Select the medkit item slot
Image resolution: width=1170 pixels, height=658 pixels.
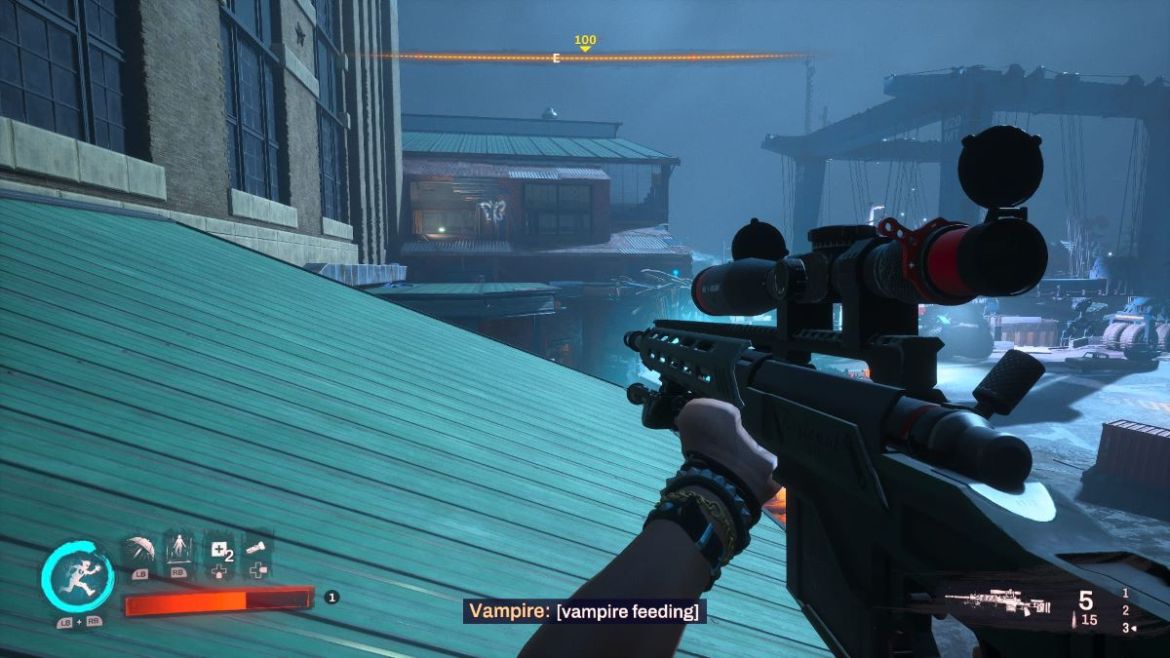219,549
